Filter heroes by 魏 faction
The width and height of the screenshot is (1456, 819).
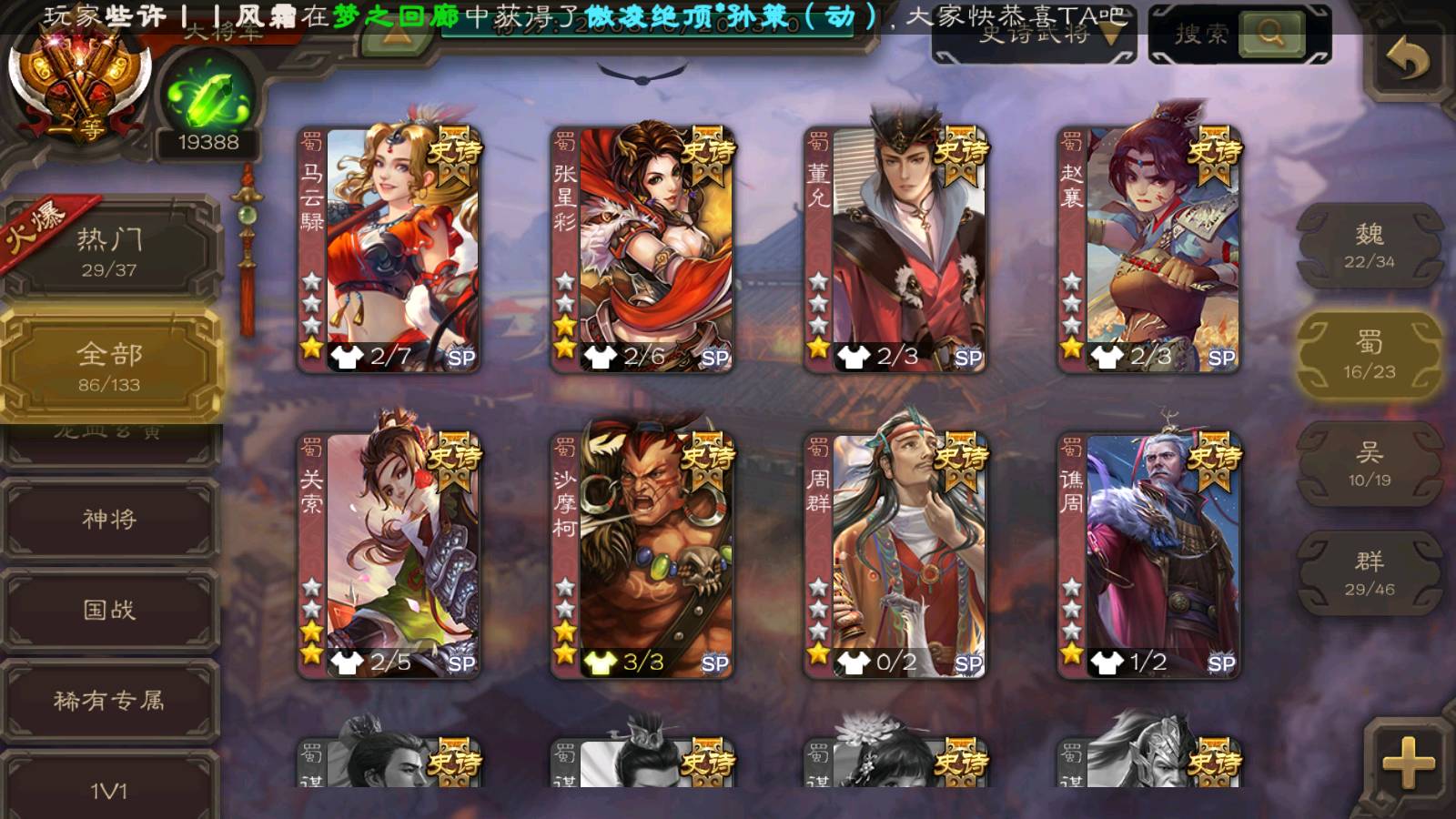pyautogui.click(x=1370, y=246)
